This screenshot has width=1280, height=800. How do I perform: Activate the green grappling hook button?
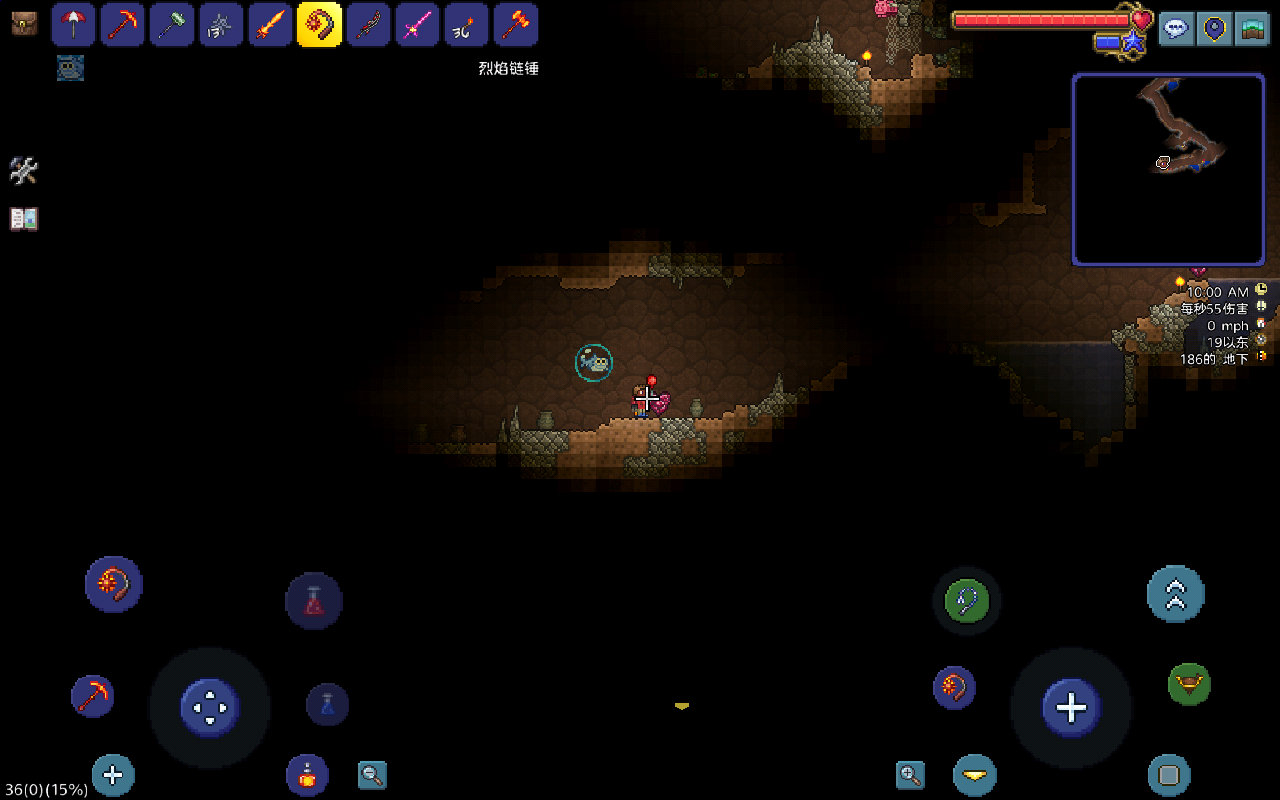pos(967,601)
